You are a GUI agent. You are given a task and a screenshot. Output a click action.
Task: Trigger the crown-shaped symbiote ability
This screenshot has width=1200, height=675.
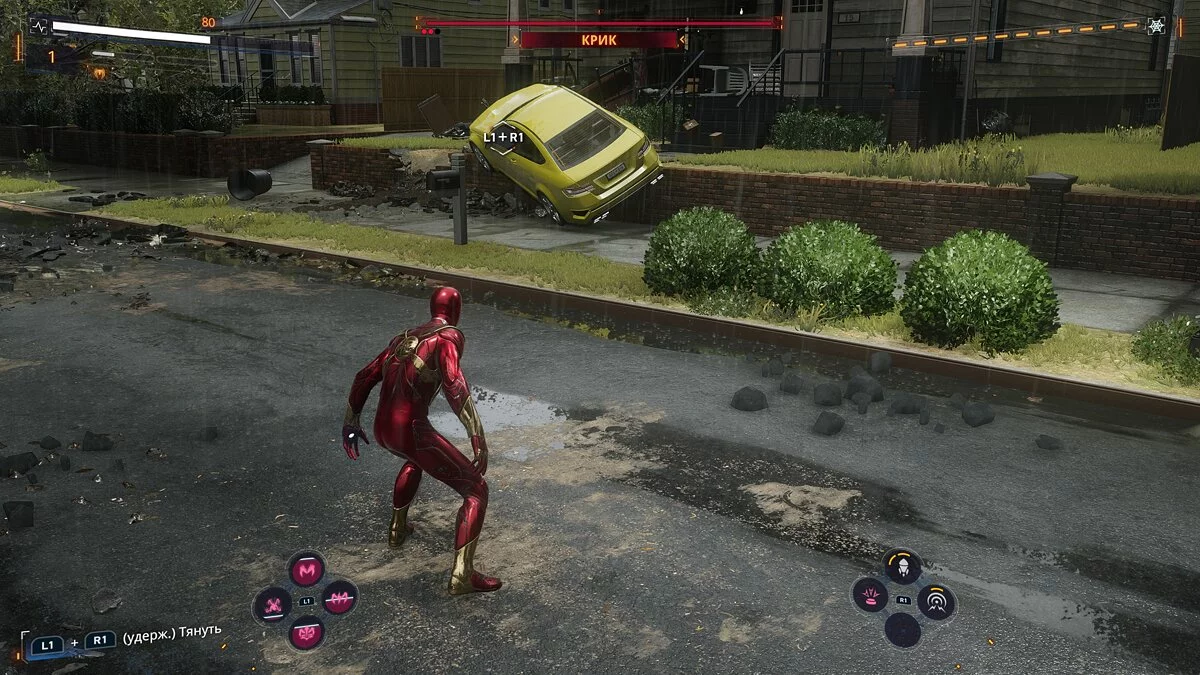click(306, 633)
